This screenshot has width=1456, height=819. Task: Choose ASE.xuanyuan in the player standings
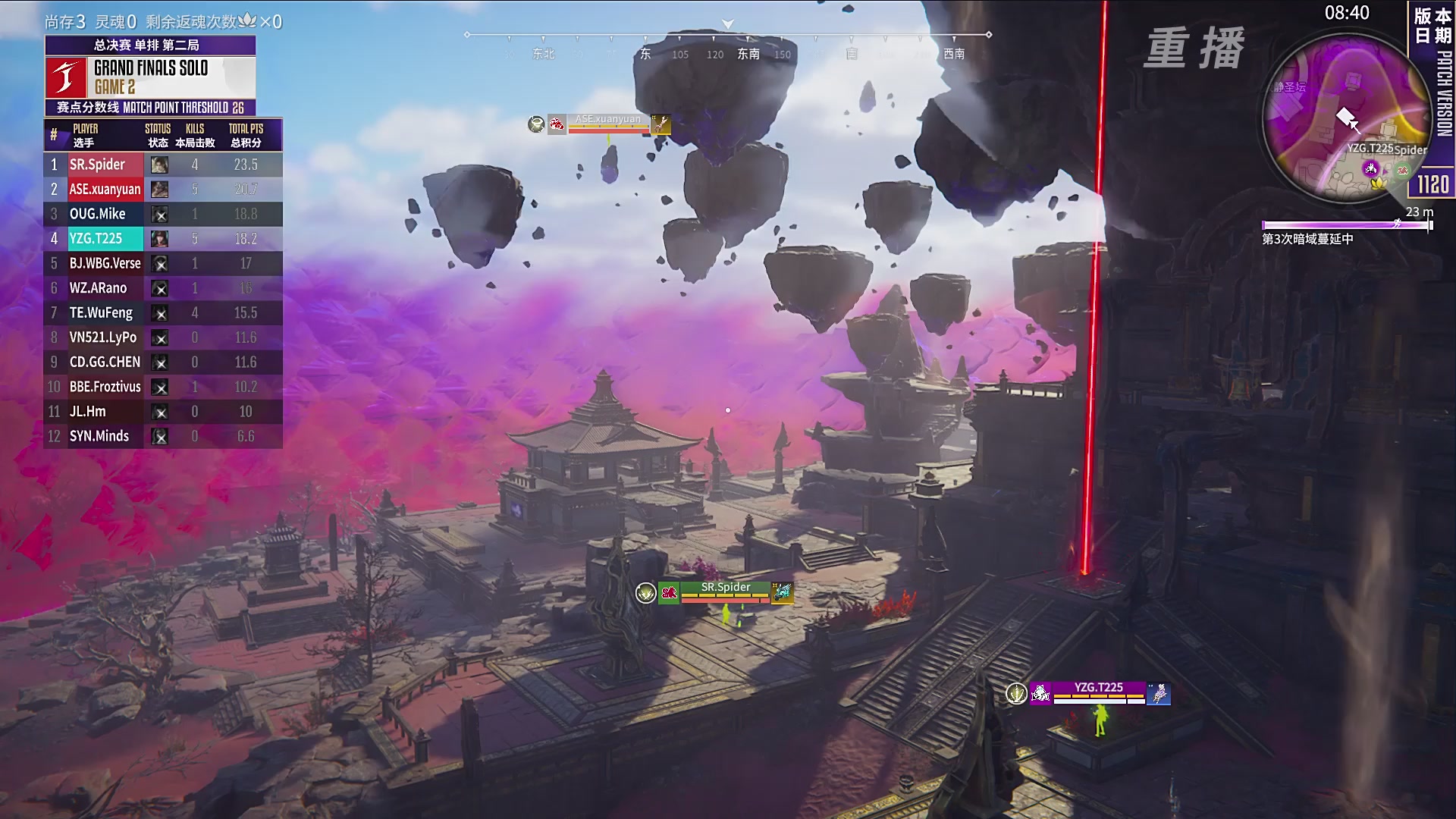[x=163, y=190]
